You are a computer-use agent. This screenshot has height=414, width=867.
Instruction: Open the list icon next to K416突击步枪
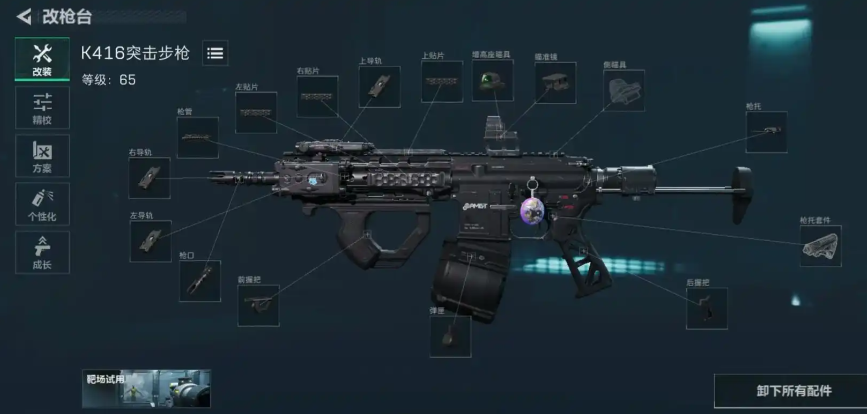pos(215,54)
